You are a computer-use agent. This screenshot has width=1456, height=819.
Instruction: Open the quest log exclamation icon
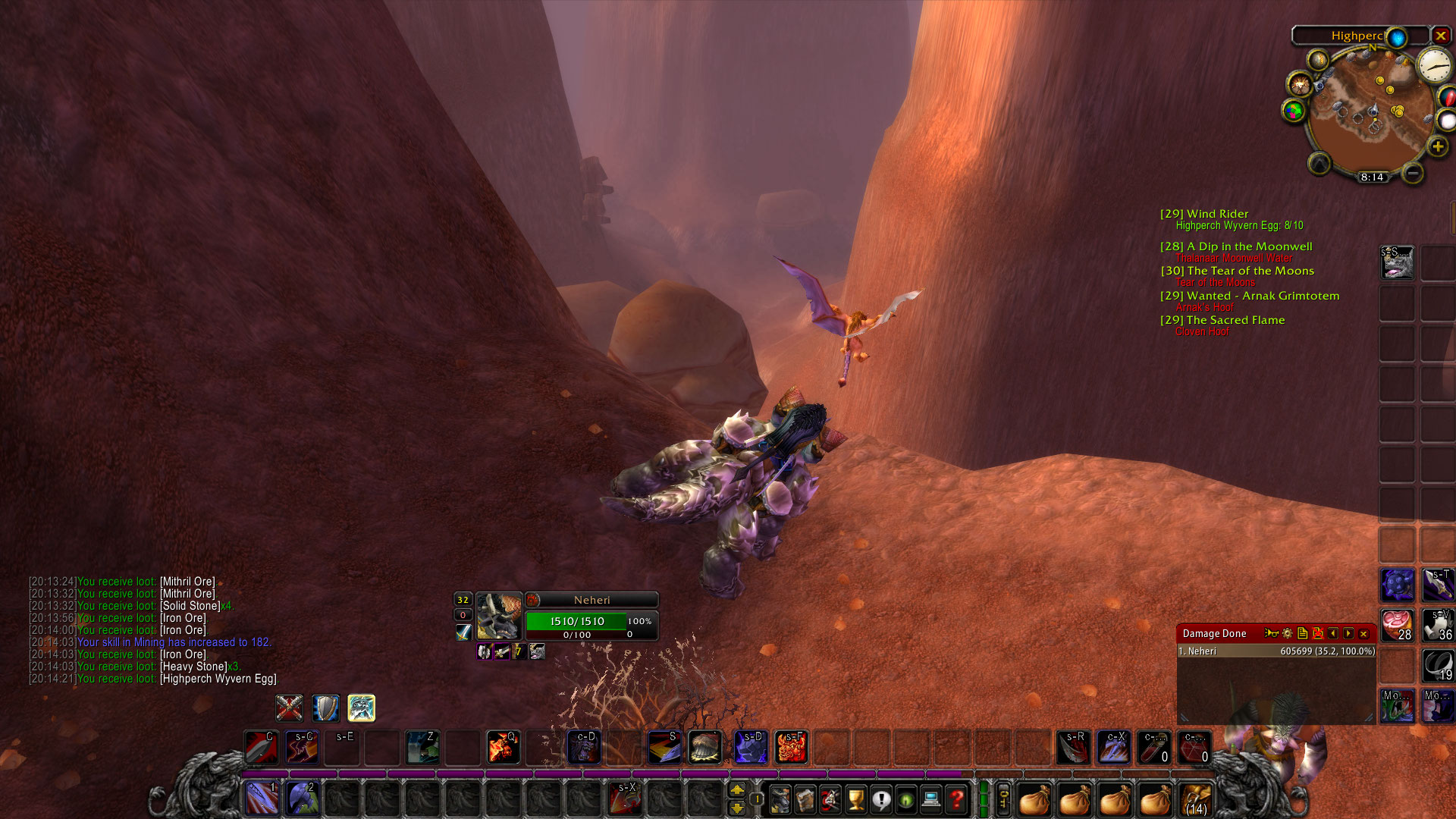[x=882, y=799]
